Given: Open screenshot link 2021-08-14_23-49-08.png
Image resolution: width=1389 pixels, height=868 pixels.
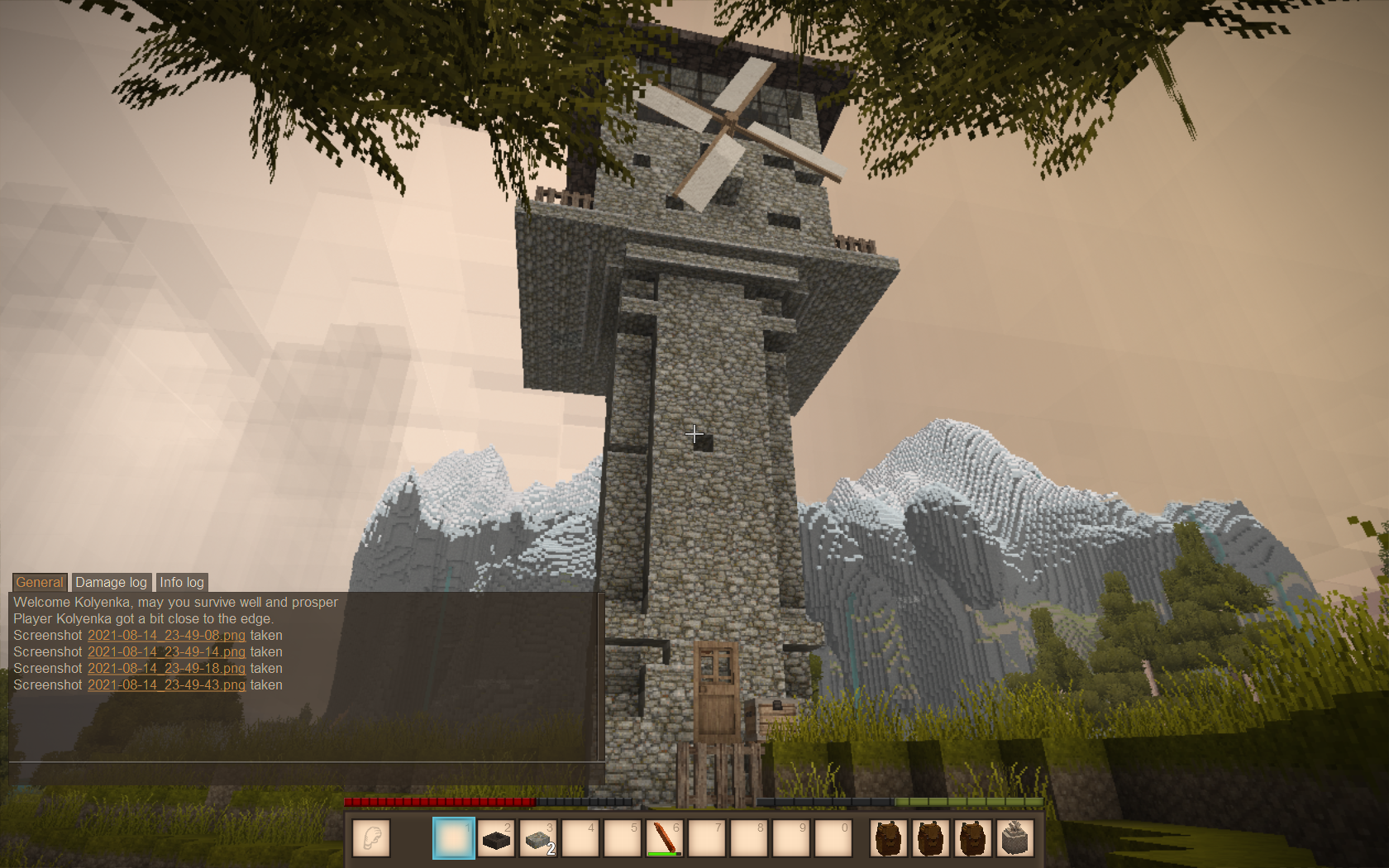Looking at the screenshot, I should click(166, 636).
